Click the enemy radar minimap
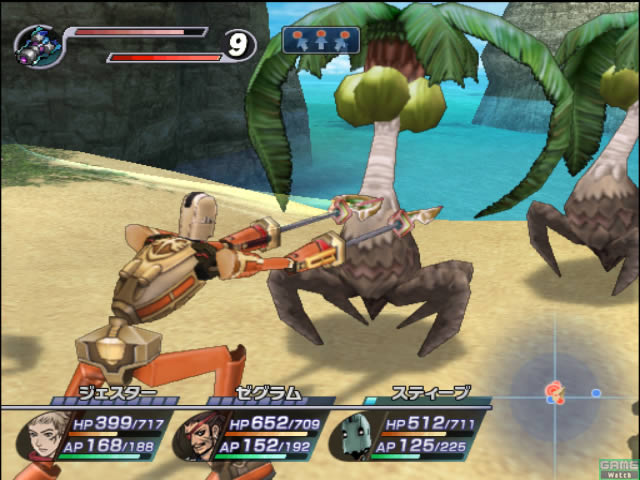The width and height of the screenshot is (640, 480). 557,392
